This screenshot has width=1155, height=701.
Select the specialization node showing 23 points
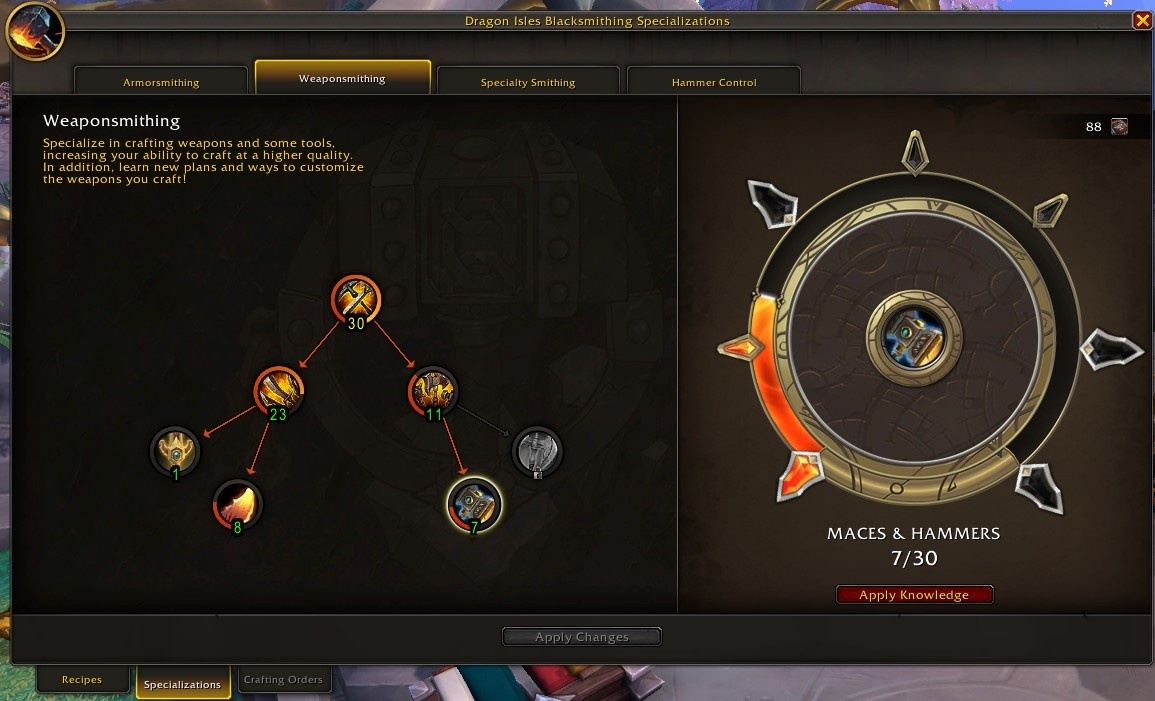pos(278,390)
